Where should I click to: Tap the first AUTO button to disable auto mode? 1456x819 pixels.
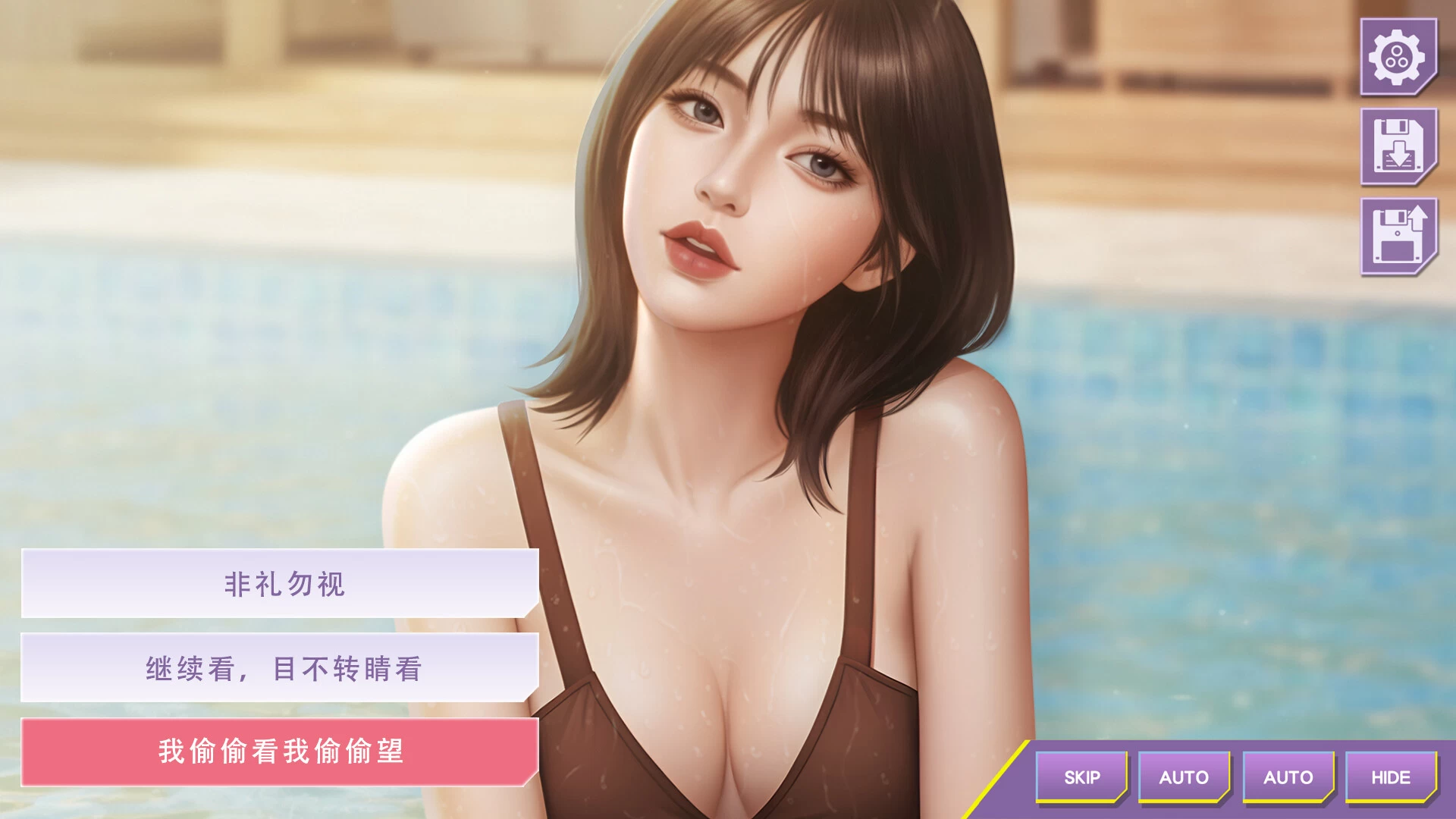pos(1186,777)
